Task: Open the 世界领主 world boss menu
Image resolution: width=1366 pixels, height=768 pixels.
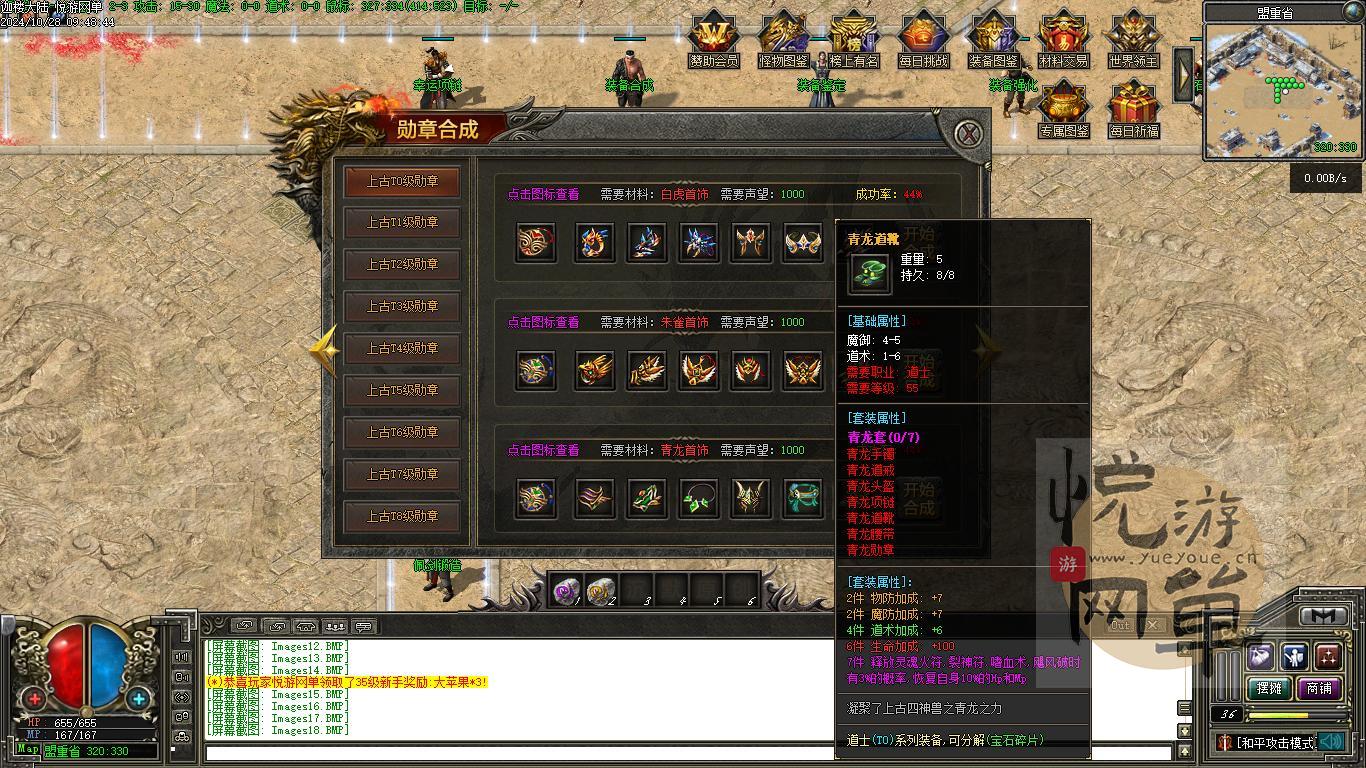Action: coord(1133,38)
